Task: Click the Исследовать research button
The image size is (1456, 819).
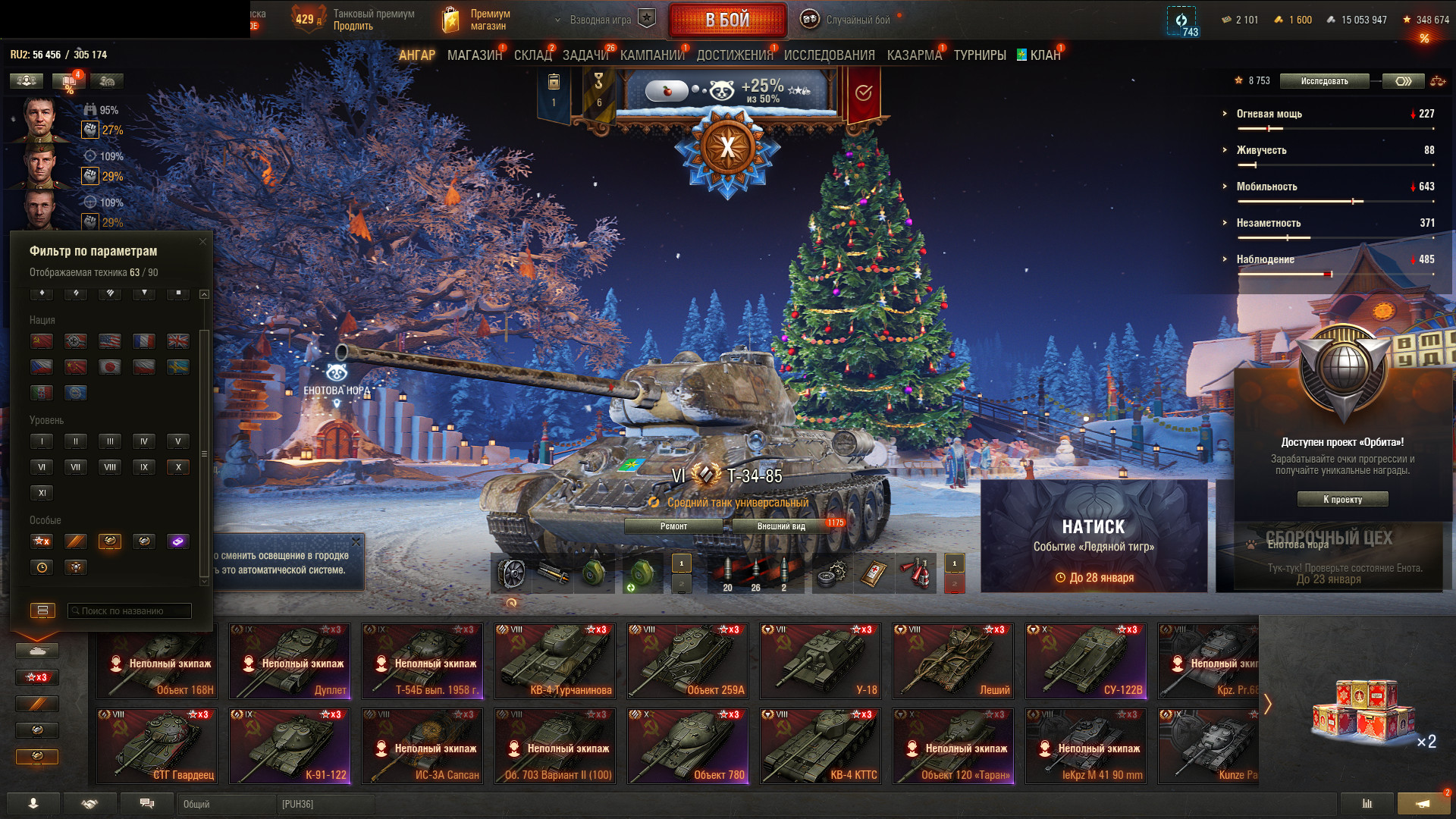Action: tap(1324, 81)
